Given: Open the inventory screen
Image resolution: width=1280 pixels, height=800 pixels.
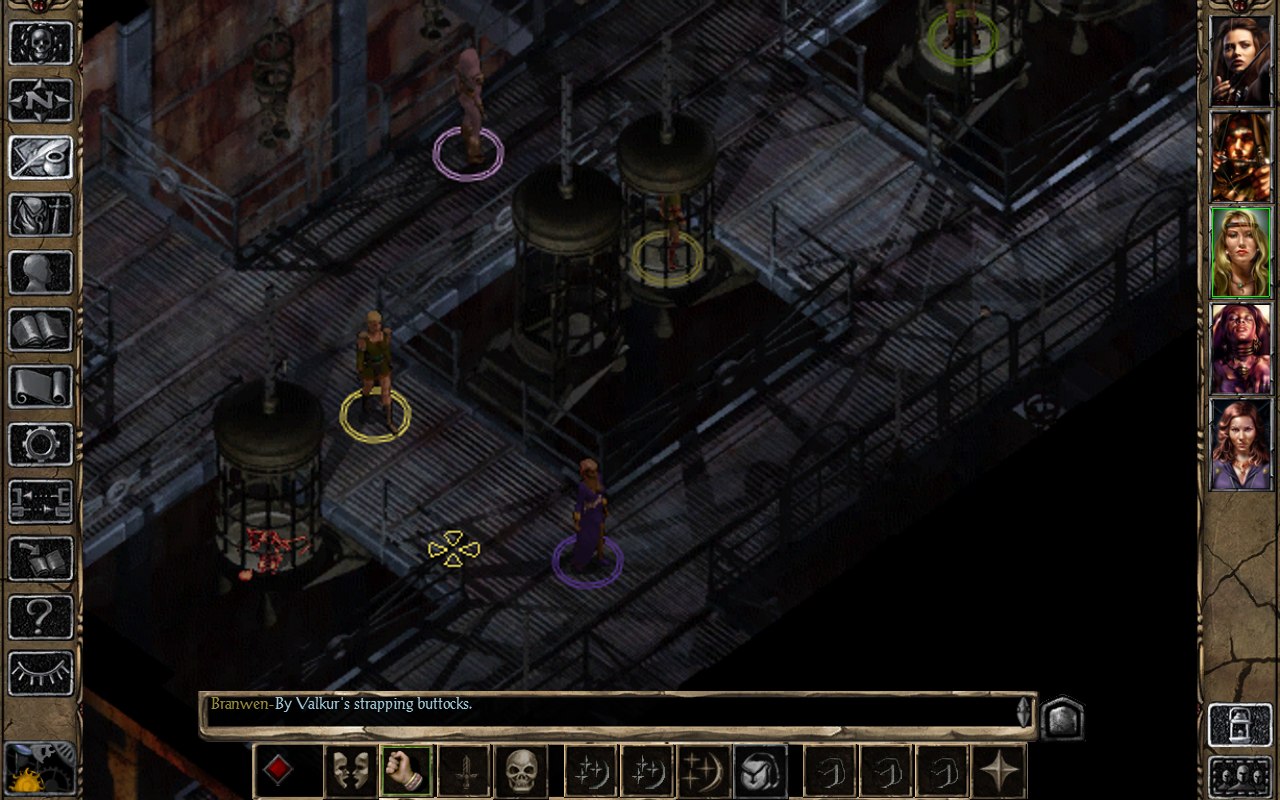Looking at the screenshot, I should coord(41,214).
